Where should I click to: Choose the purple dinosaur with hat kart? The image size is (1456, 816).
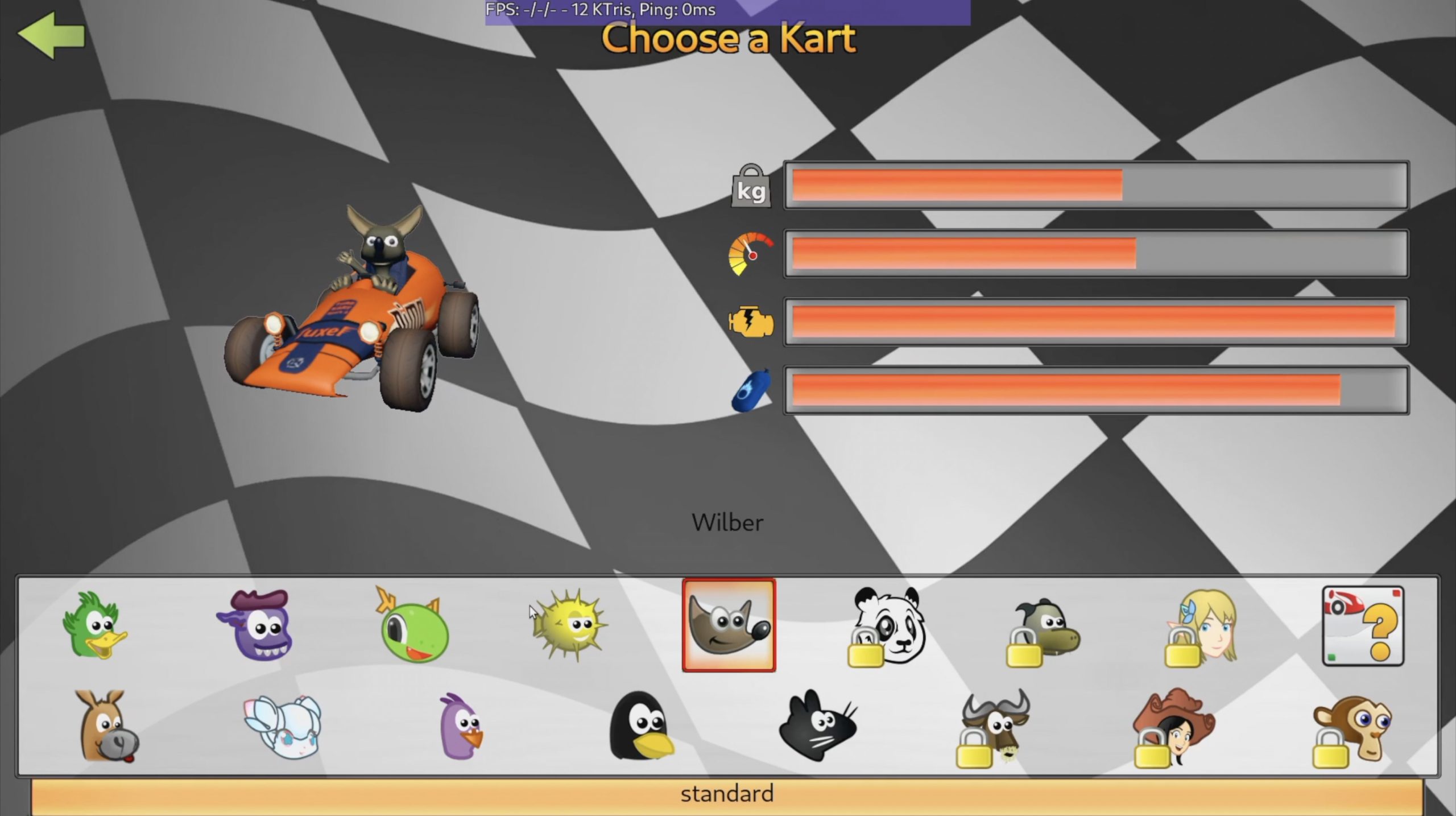click(255, 626)
